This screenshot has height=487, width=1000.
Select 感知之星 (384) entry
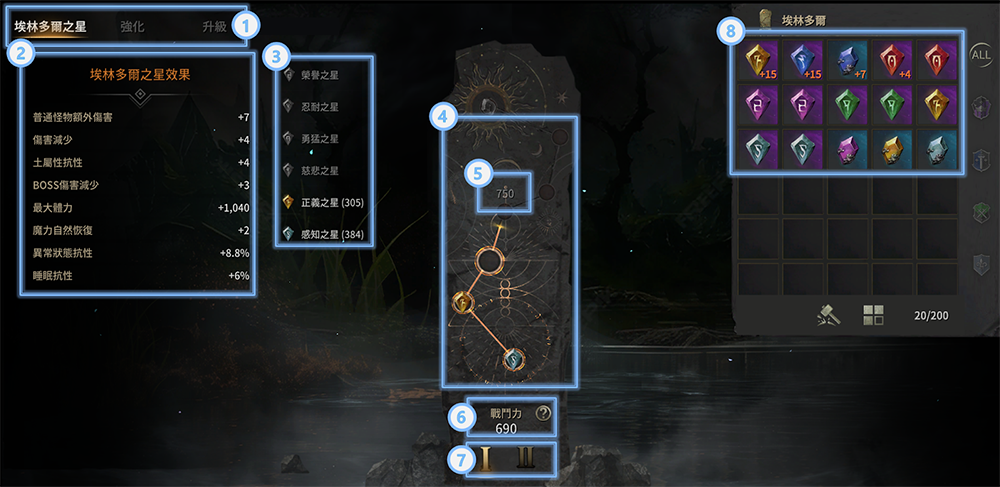point(328,234)
